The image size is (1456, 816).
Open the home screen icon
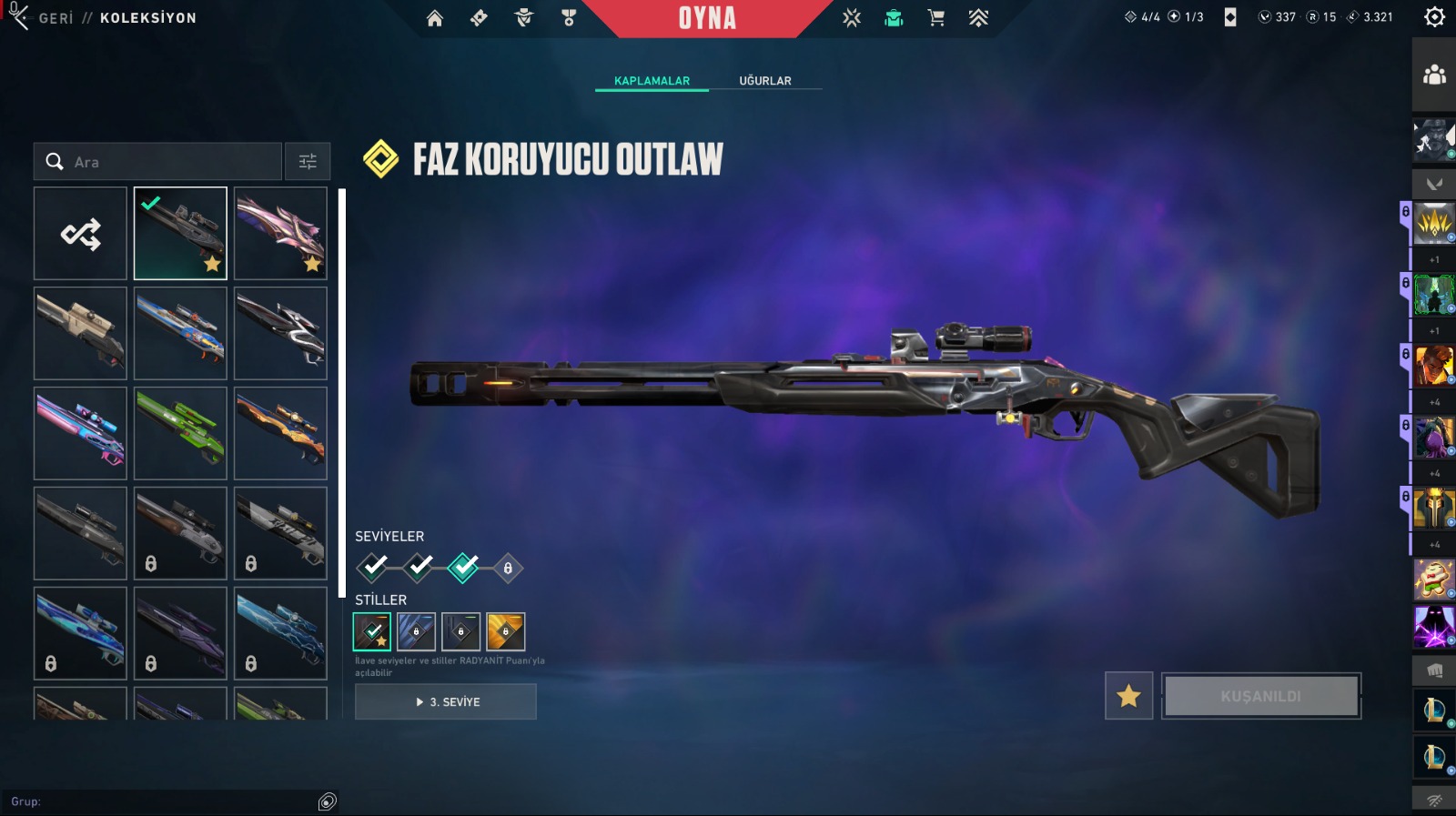click(435, 18)
